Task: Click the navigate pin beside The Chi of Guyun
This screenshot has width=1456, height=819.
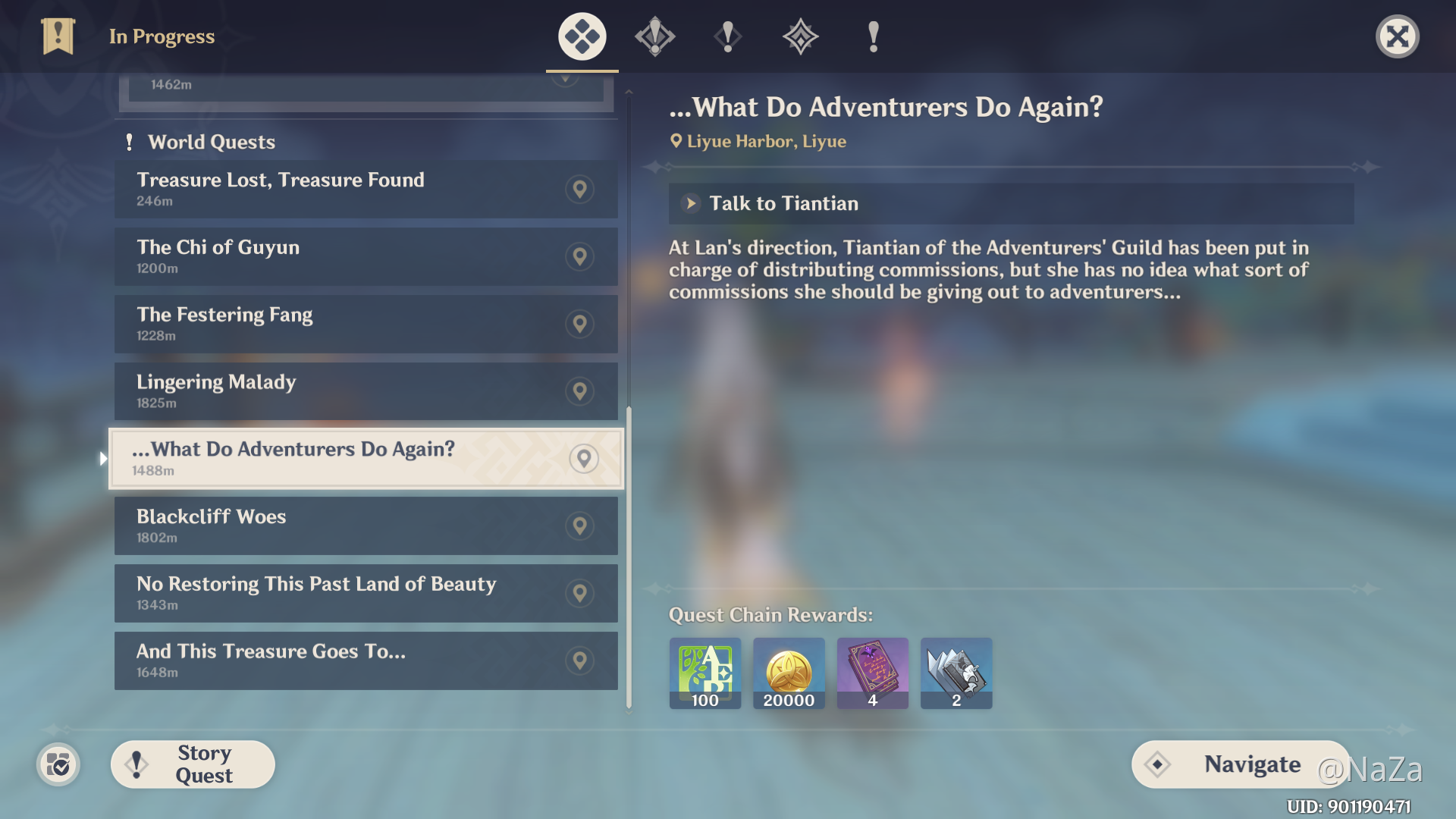Action: click(x=579, y=256)
